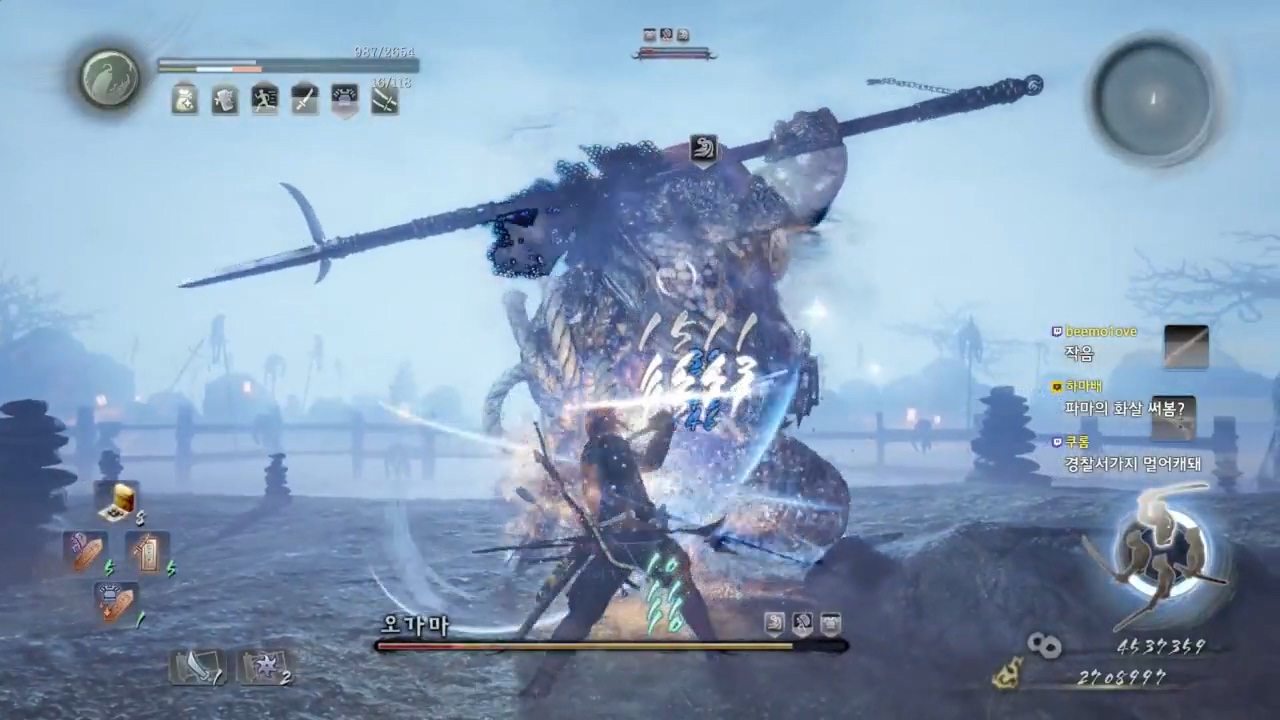Image resolution: width=1280 pixels, height=720 pixels.
Task: Select the running figure buff icon
Action: [x=265, y=99]
